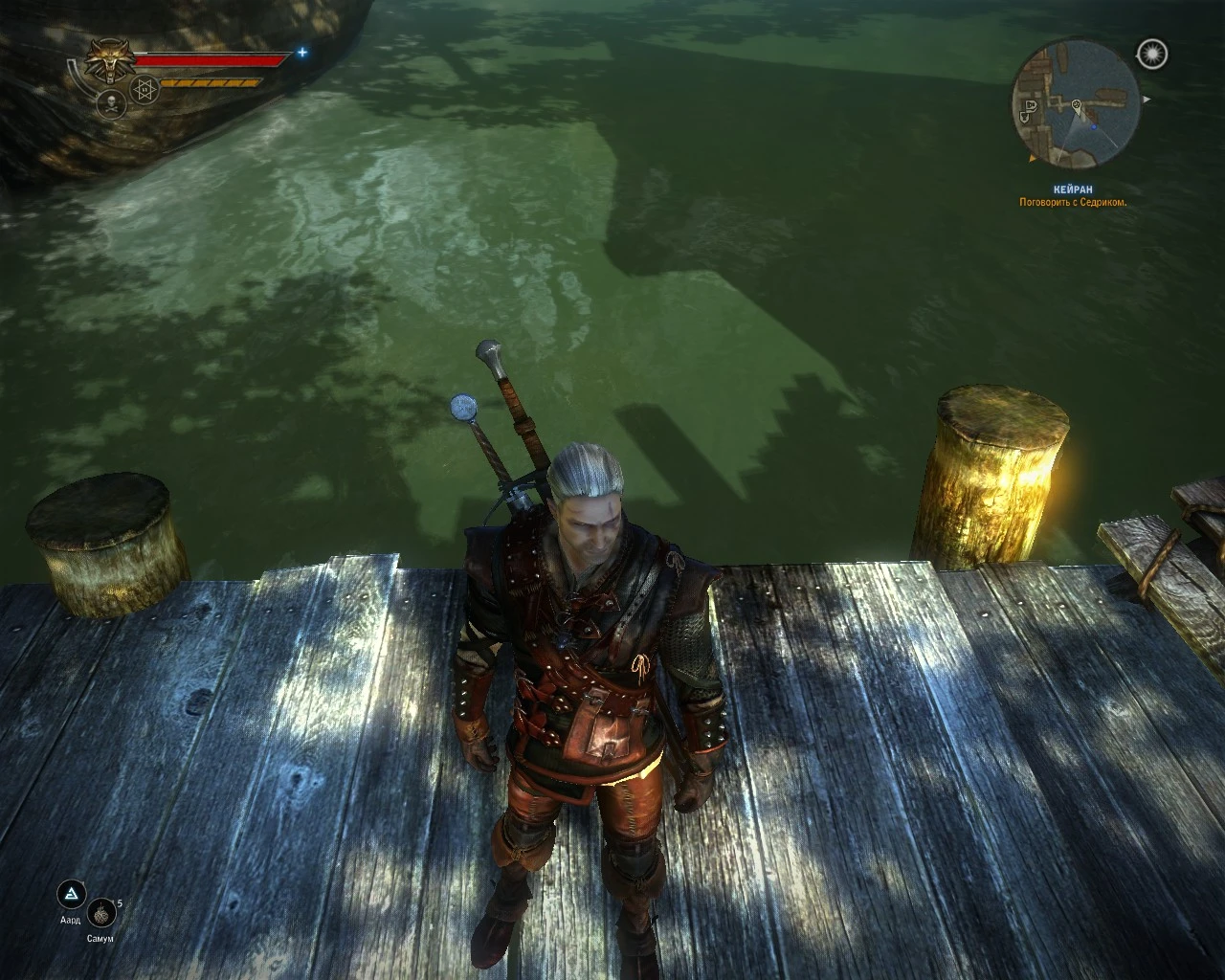The image size is (1225, 980).
Task: Open the quest objective Поговорить с Седриком
Action: coord(1072,203)
